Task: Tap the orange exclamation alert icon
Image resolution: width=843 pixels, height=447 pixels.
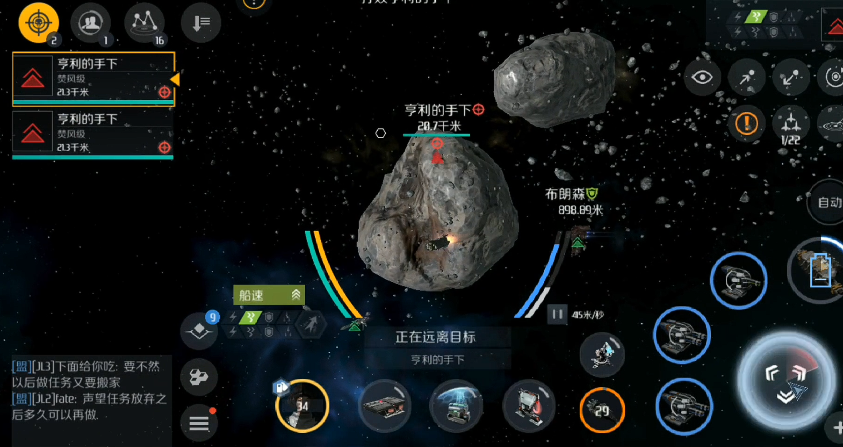Action: 746,124
